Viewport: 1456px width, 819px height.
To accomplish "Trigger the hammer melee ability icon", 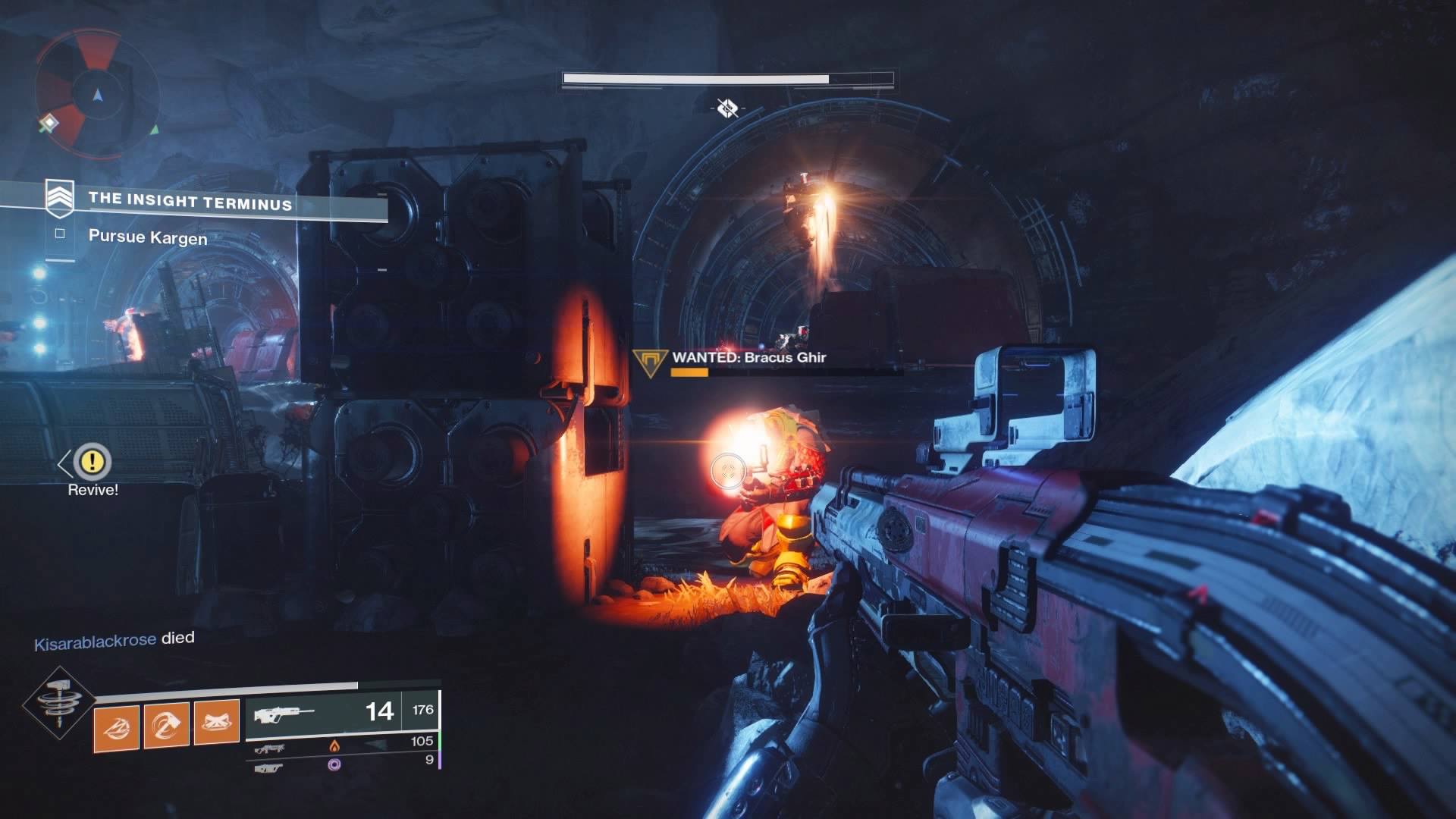I will point(166,726).
